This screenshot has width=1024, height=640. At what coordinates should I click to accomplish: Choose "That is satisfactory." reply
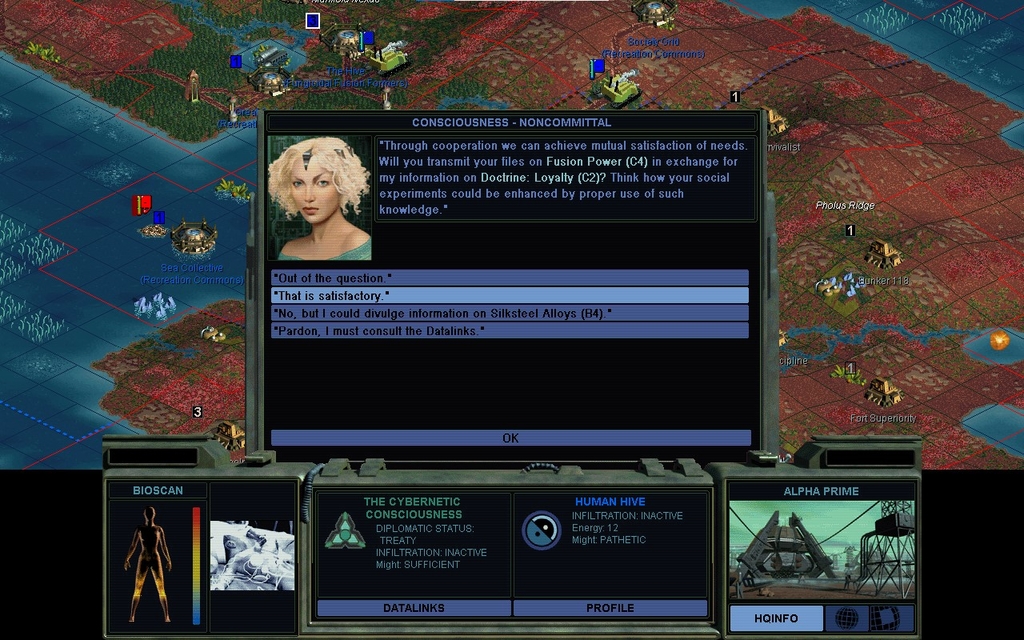click(x=510, y=296)
